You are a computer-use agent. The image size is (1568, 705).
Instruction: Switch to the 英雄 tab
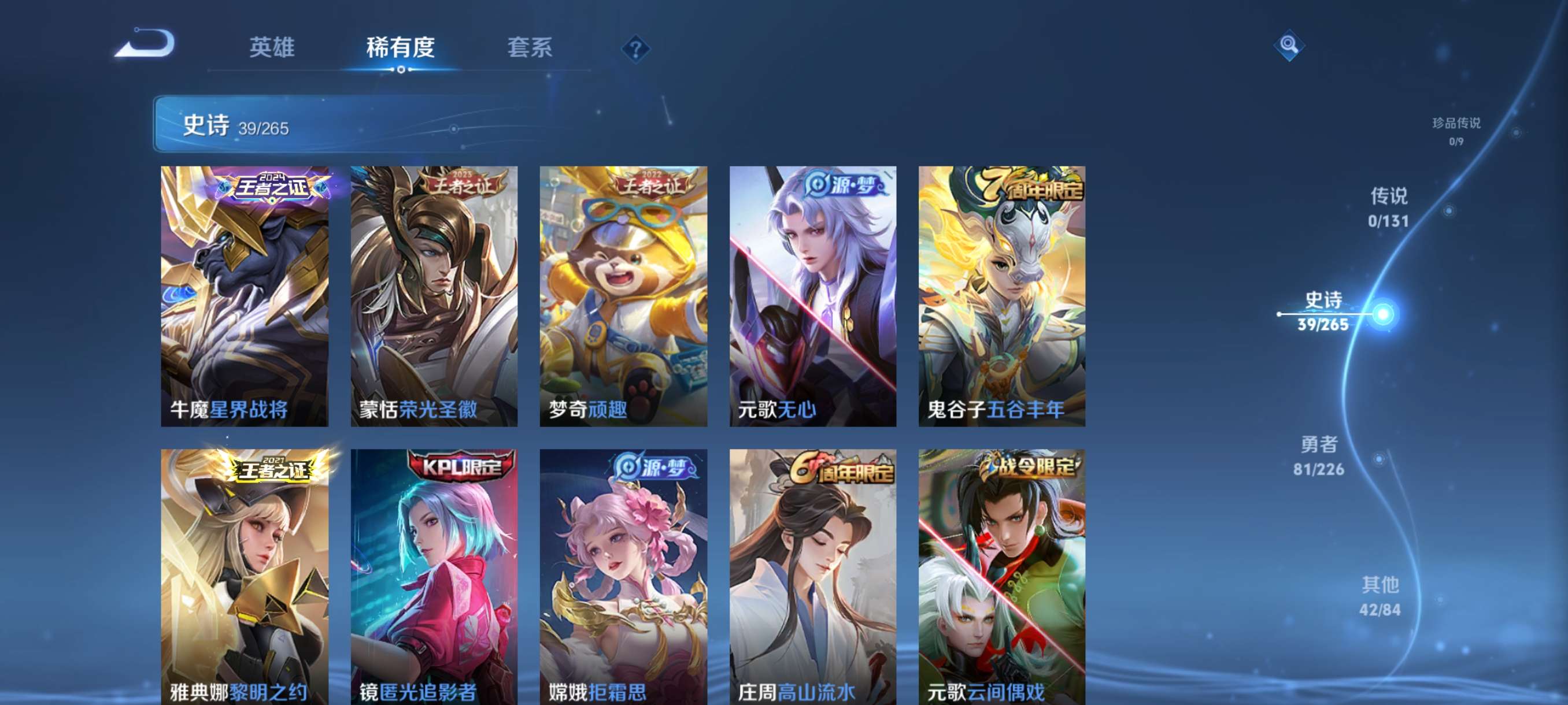[272, 47]
